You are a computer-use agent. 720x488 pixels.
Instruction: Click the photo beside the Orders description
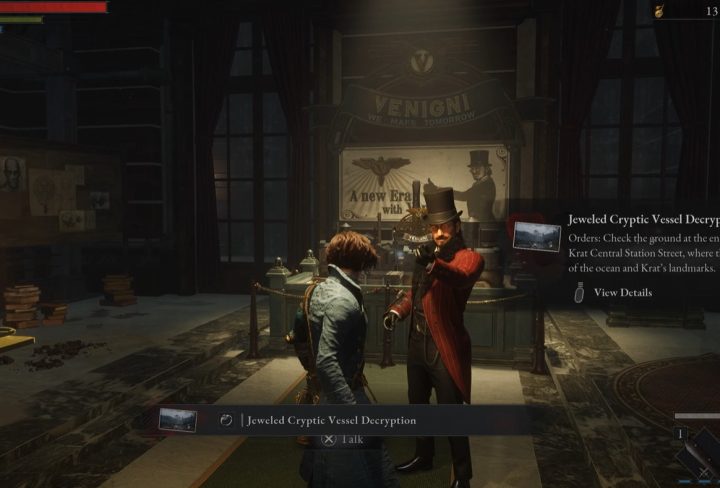click(x=537, y=237)
